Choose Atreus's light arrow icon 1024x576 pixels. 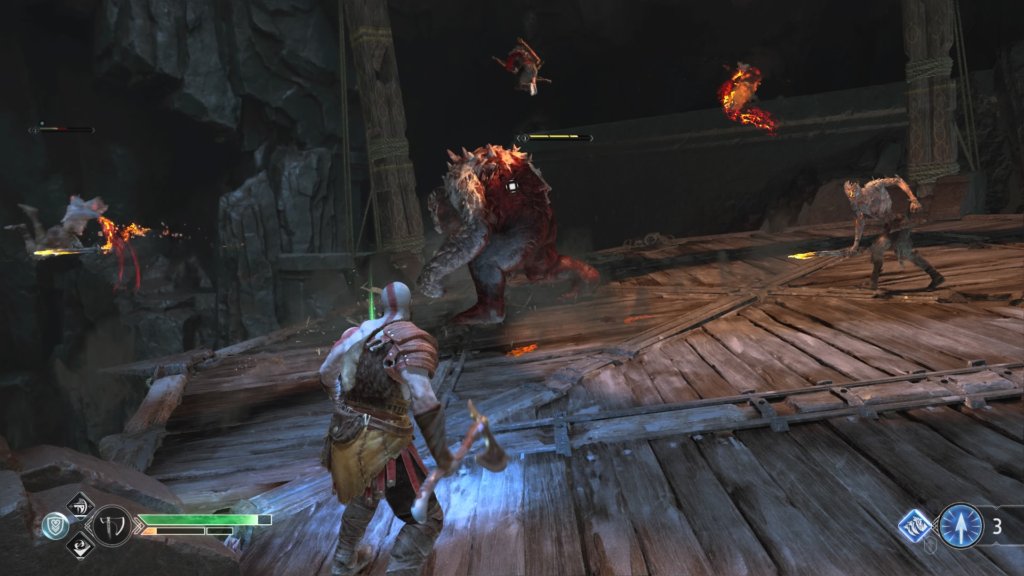pyautogui.click(x=960, y=525)
